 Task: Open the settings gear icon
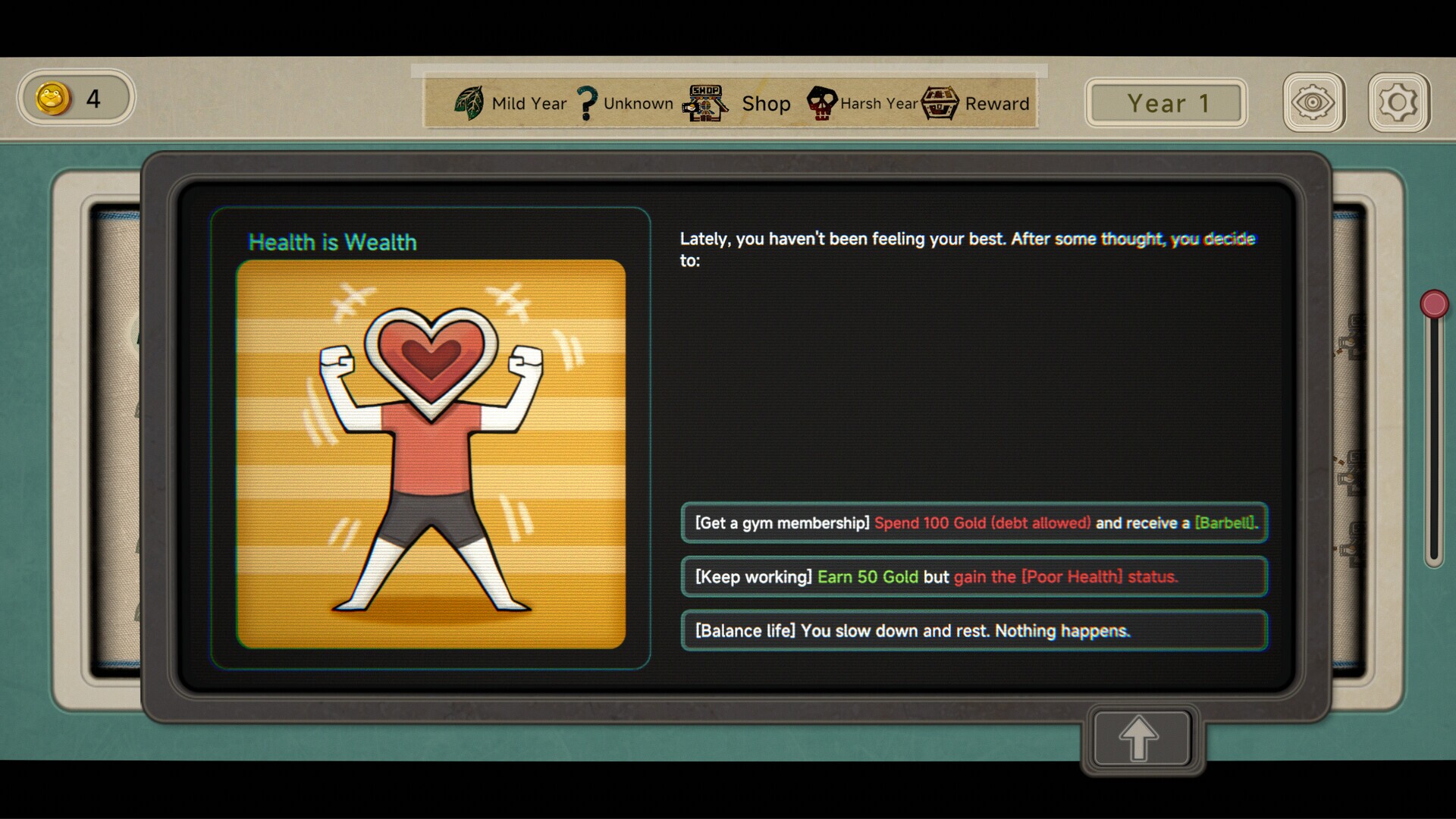[x=1398, y=102]
